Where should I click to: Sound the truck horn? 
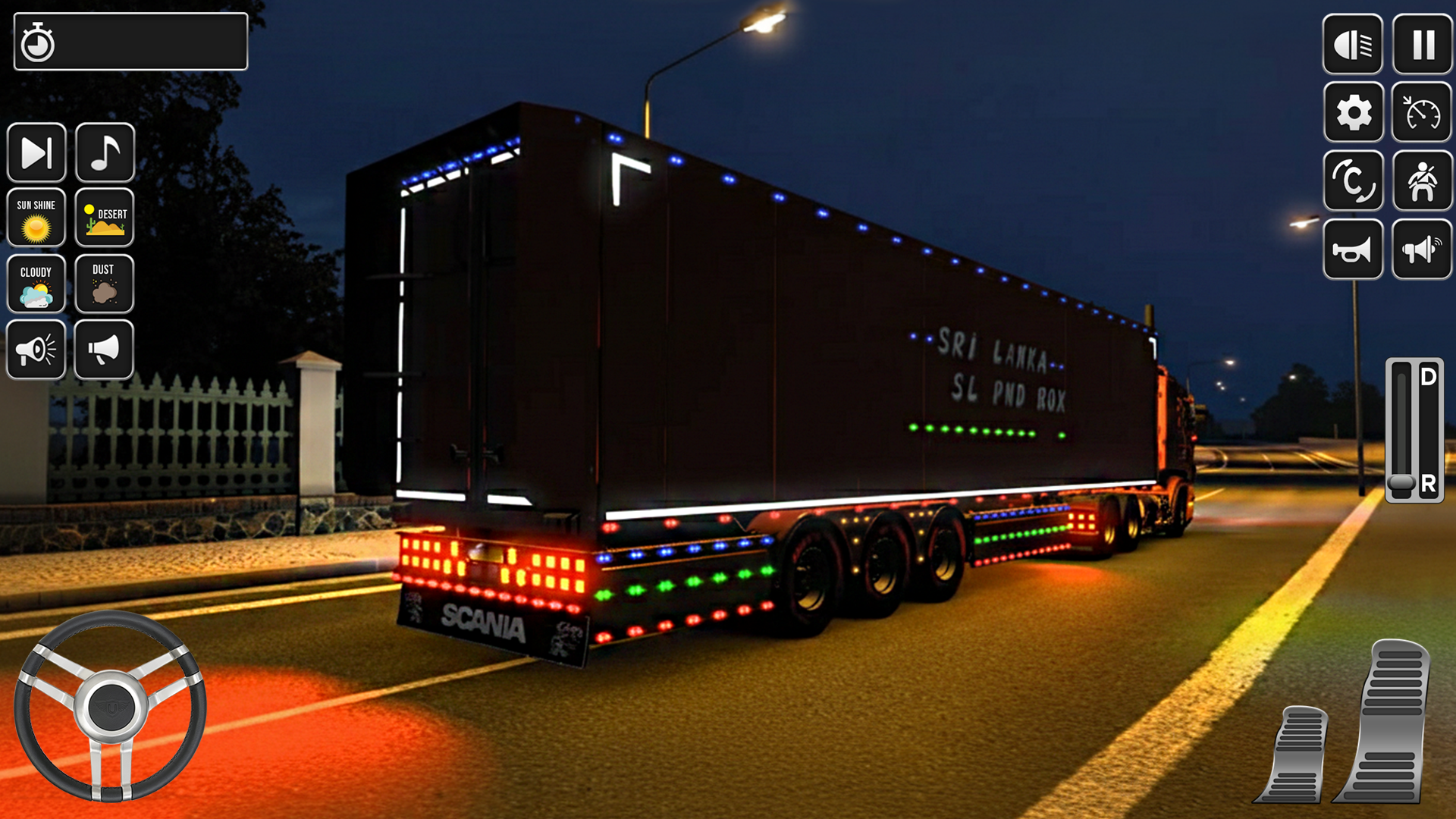pos(1354,250)
